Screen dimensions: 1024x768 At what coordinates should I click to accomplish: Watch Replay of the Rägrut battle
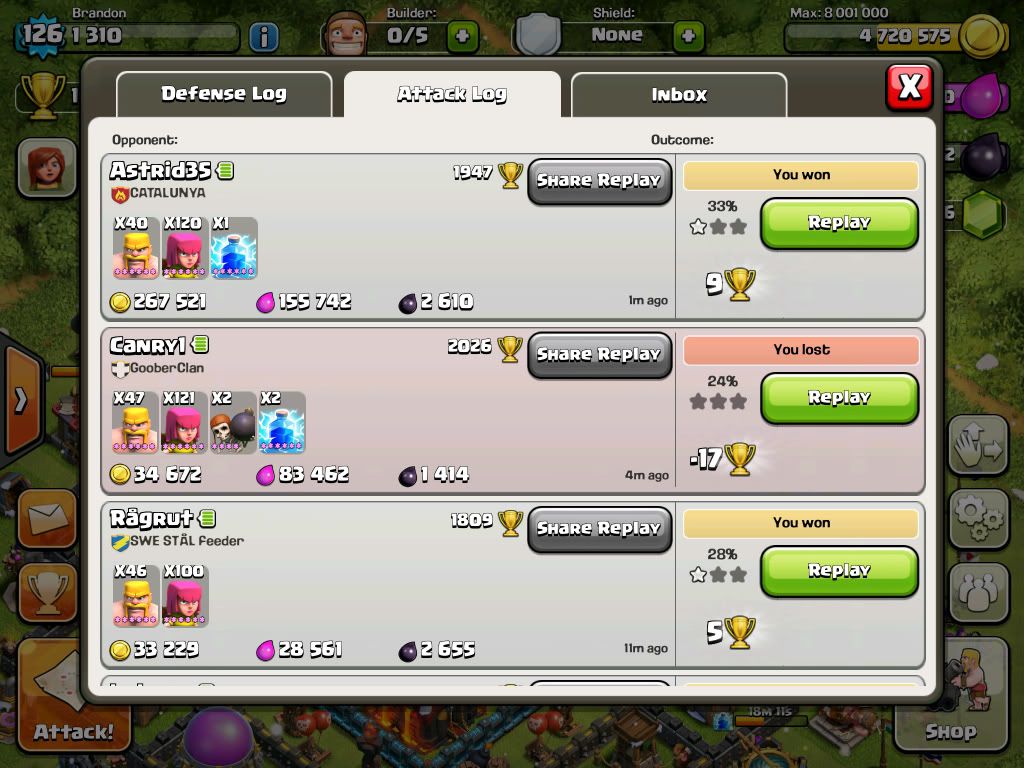tap(839, 571)
